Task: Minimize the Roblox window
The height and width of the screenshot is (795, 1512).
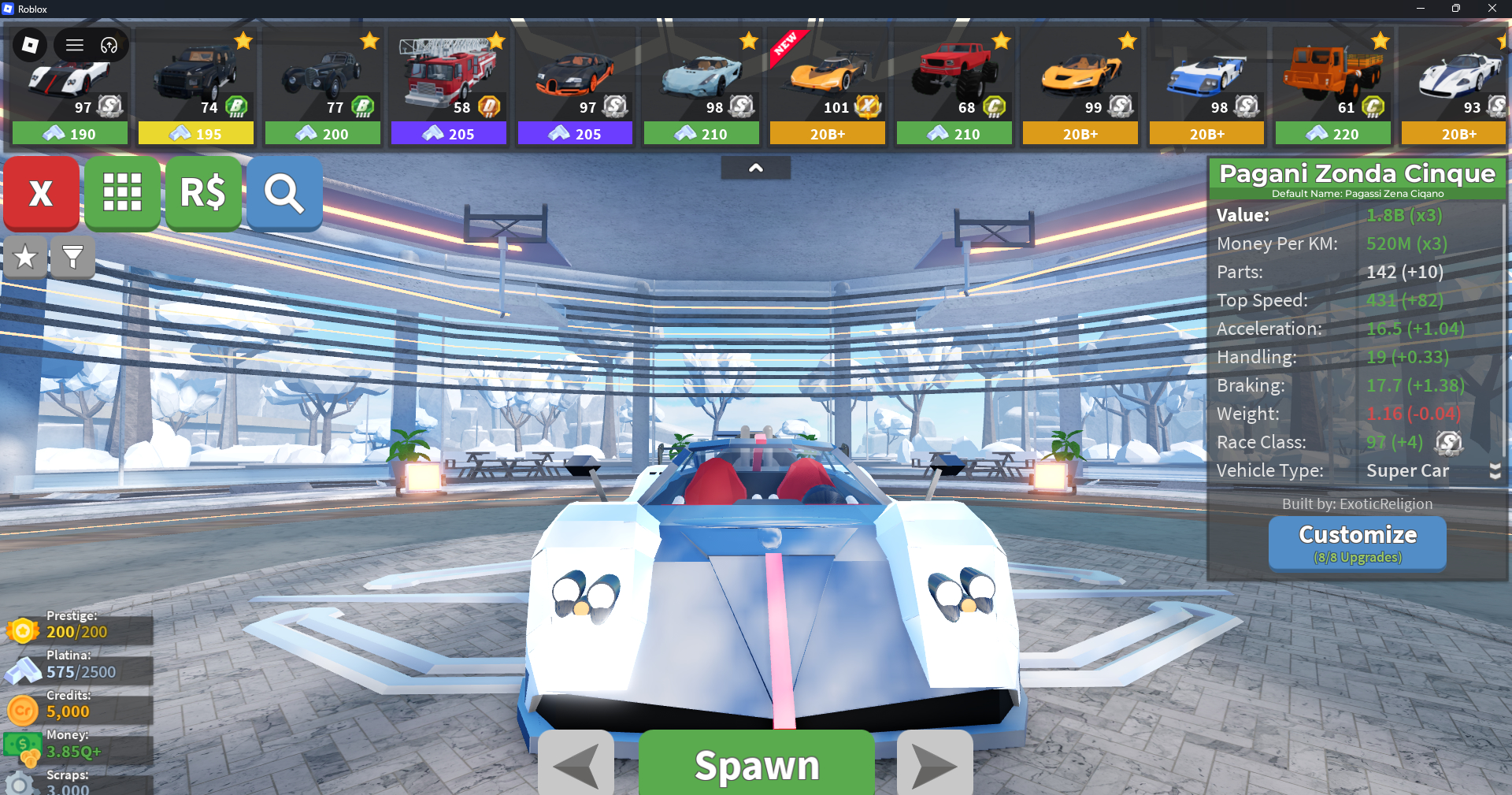Action: pos(1420,9)
